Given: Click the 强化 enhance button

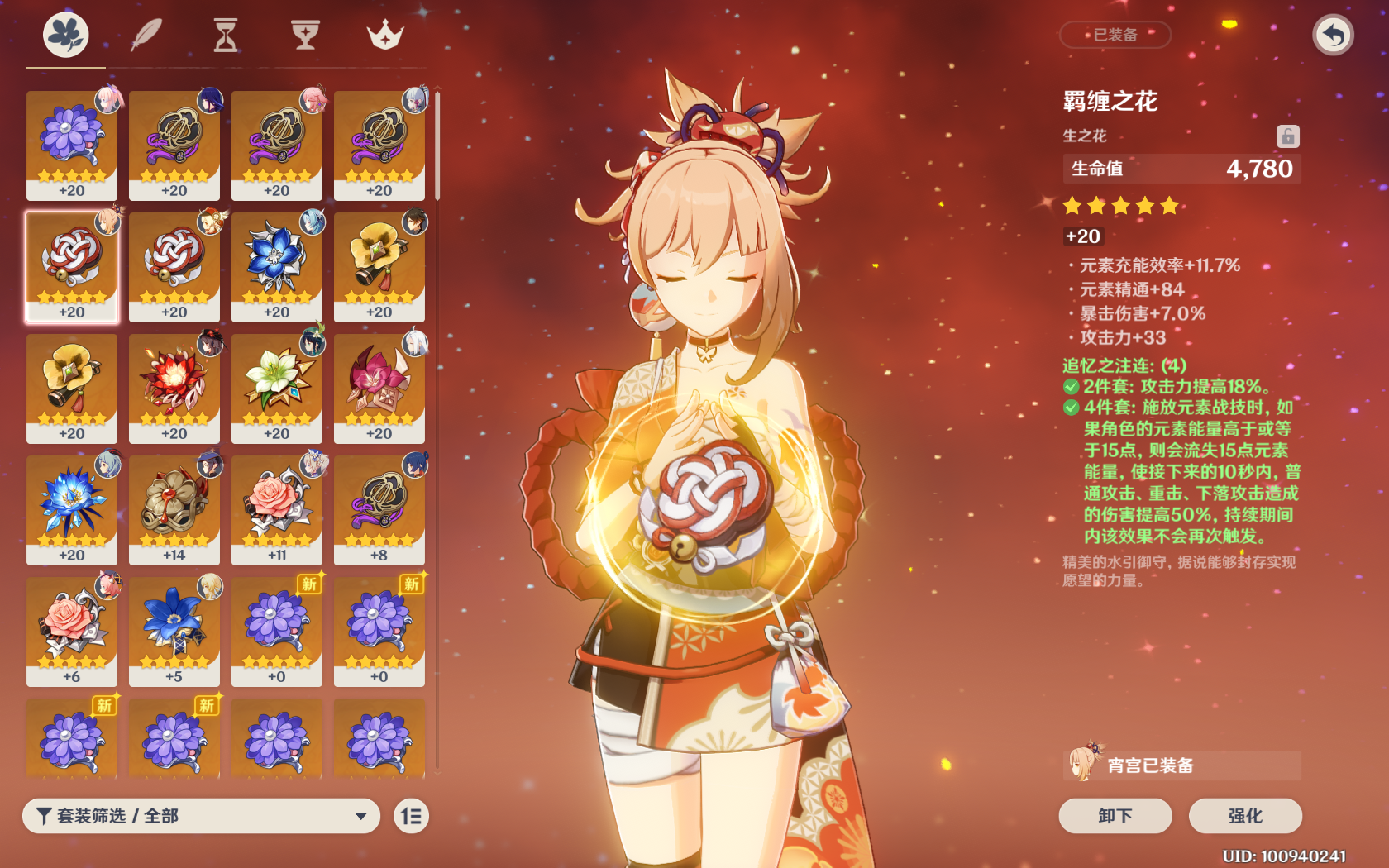Looking at the screenshot, I should (1245, 816).
